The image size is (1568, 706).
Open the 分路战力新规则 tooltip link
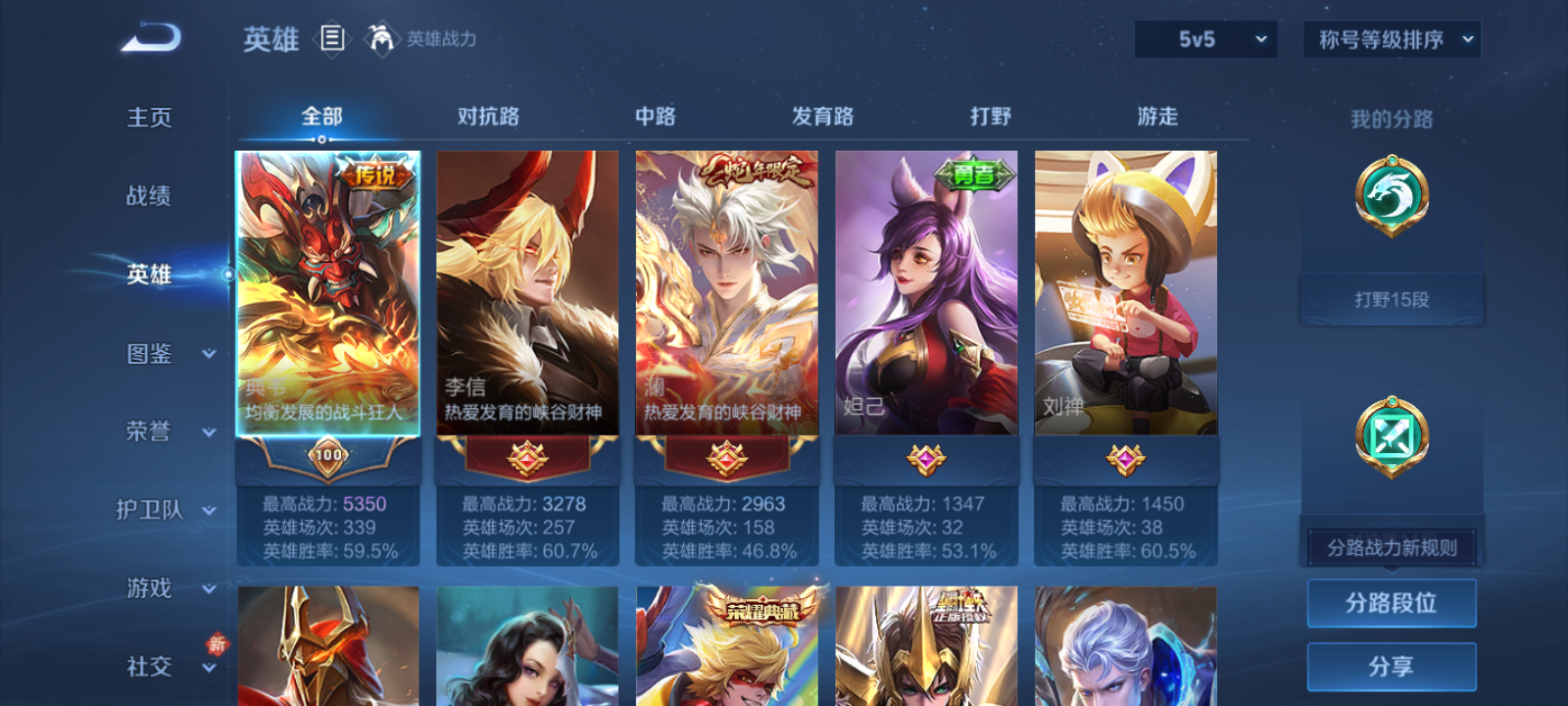tap(1392, 546)
